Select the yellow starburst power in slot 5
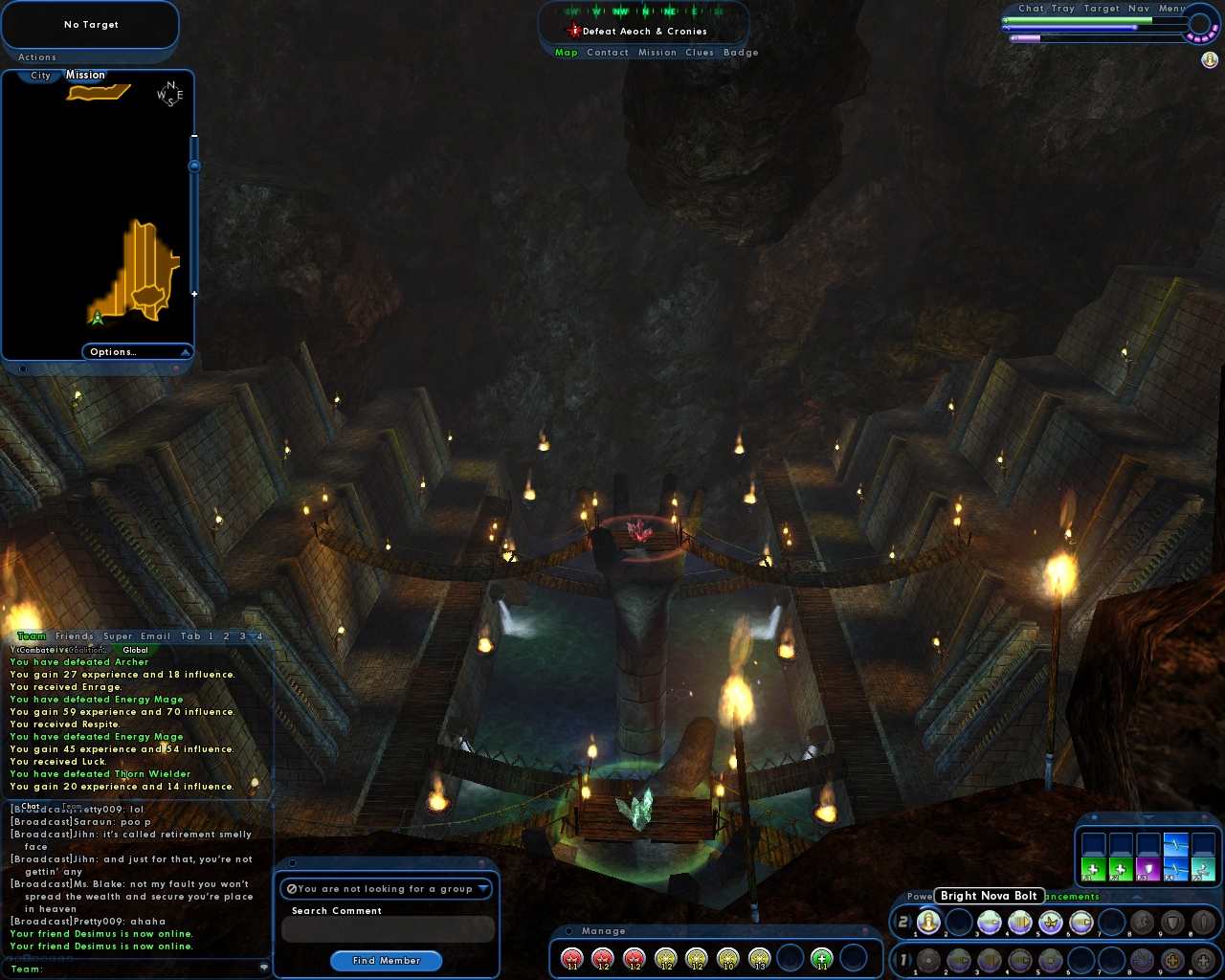1225x980 pixels. click(x=1051, y=923)
